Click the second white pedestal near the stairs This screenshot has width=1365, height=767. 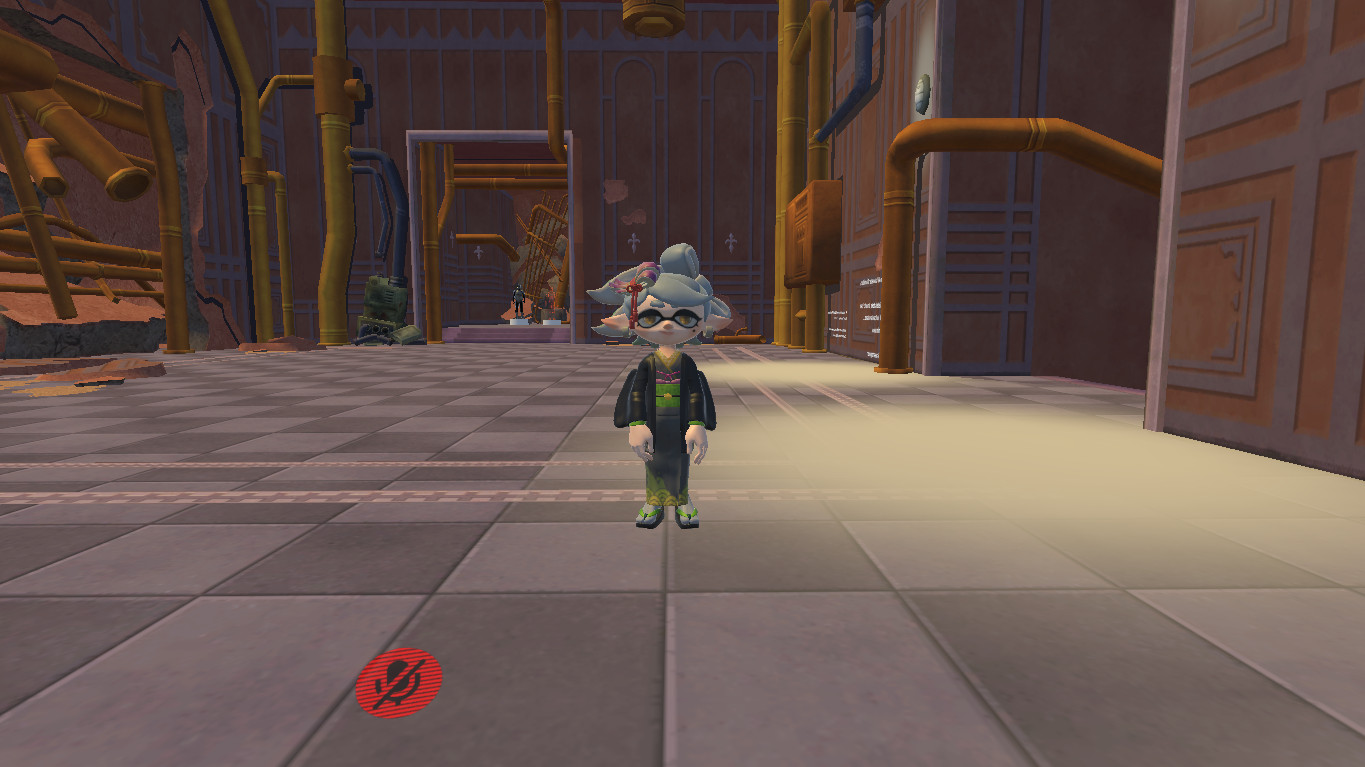(x=551, y=322)
